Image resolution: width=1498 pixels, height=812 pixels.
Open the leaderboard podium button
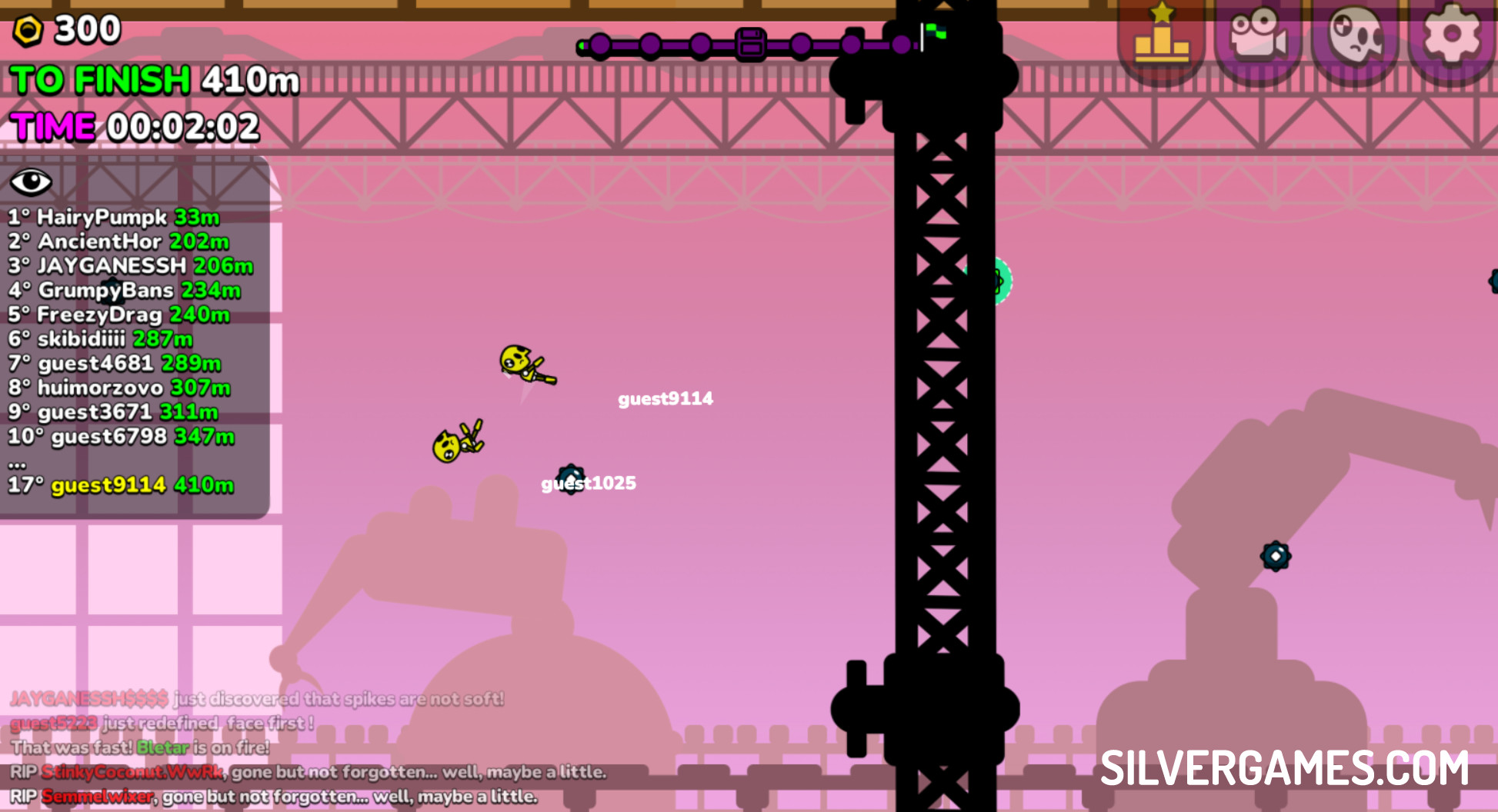coord(1161,37)
